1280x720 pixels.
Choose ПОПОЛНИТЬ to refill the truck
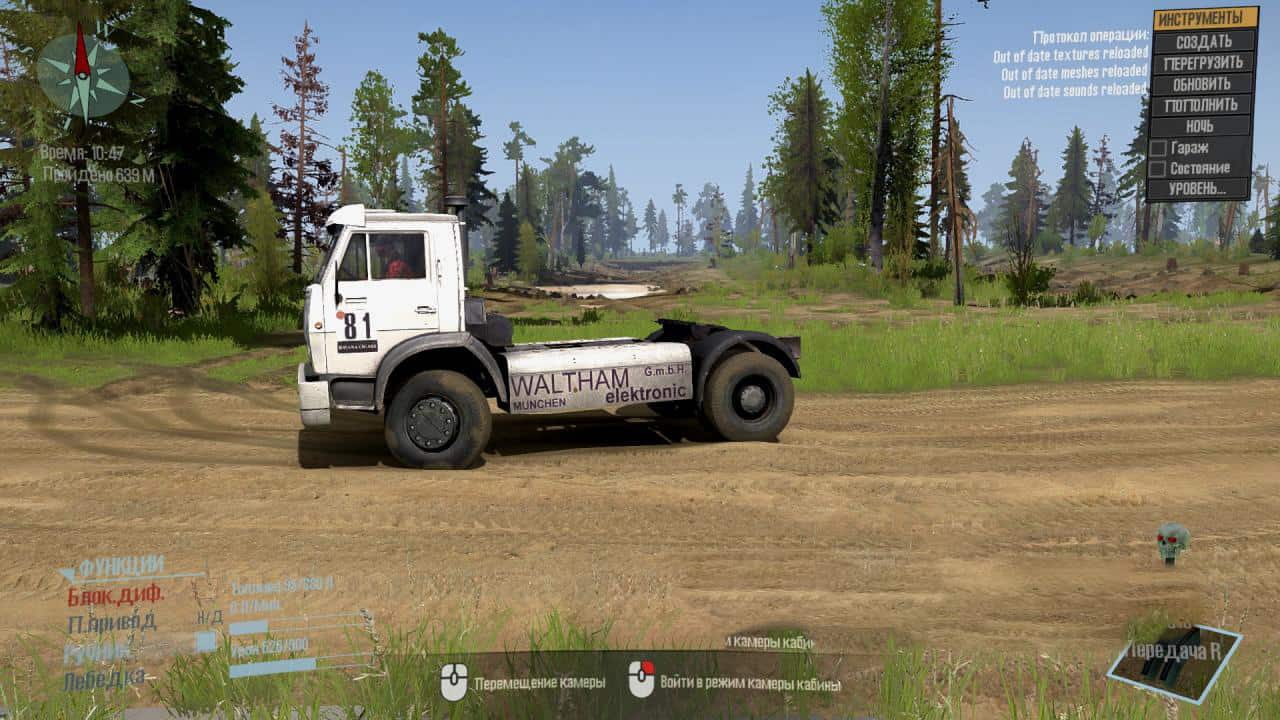click(x=1204, y=105)
